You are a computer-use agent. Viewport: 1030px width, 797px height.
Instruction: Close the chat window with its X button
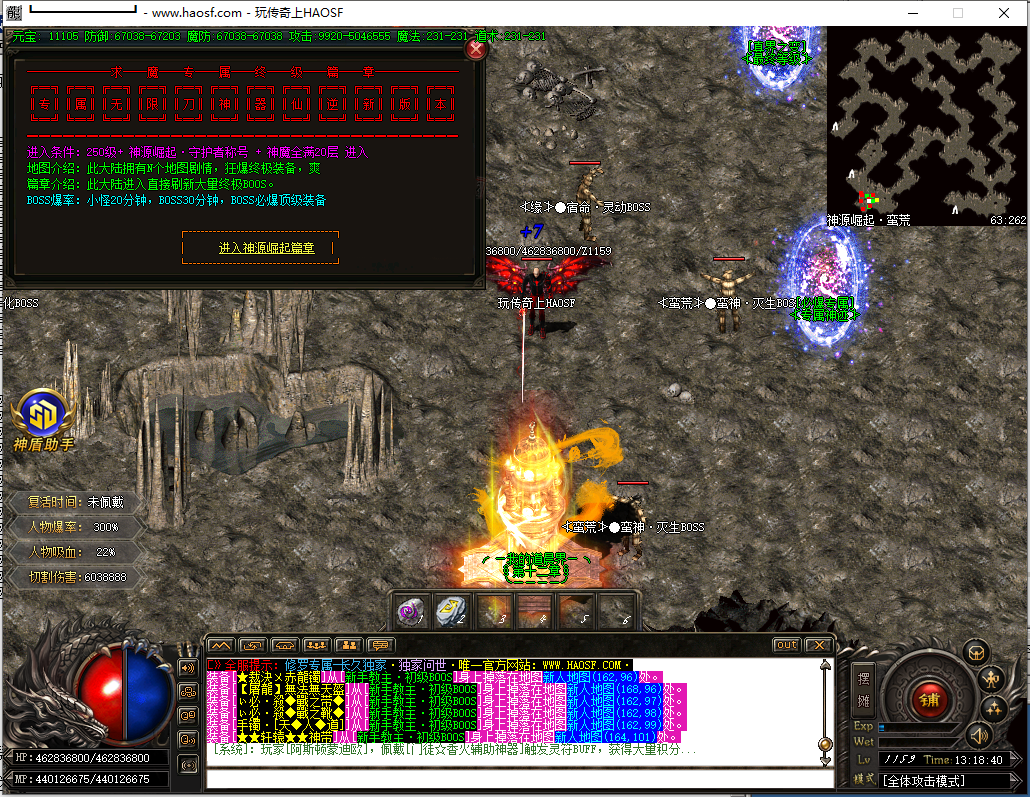[818, 645]
